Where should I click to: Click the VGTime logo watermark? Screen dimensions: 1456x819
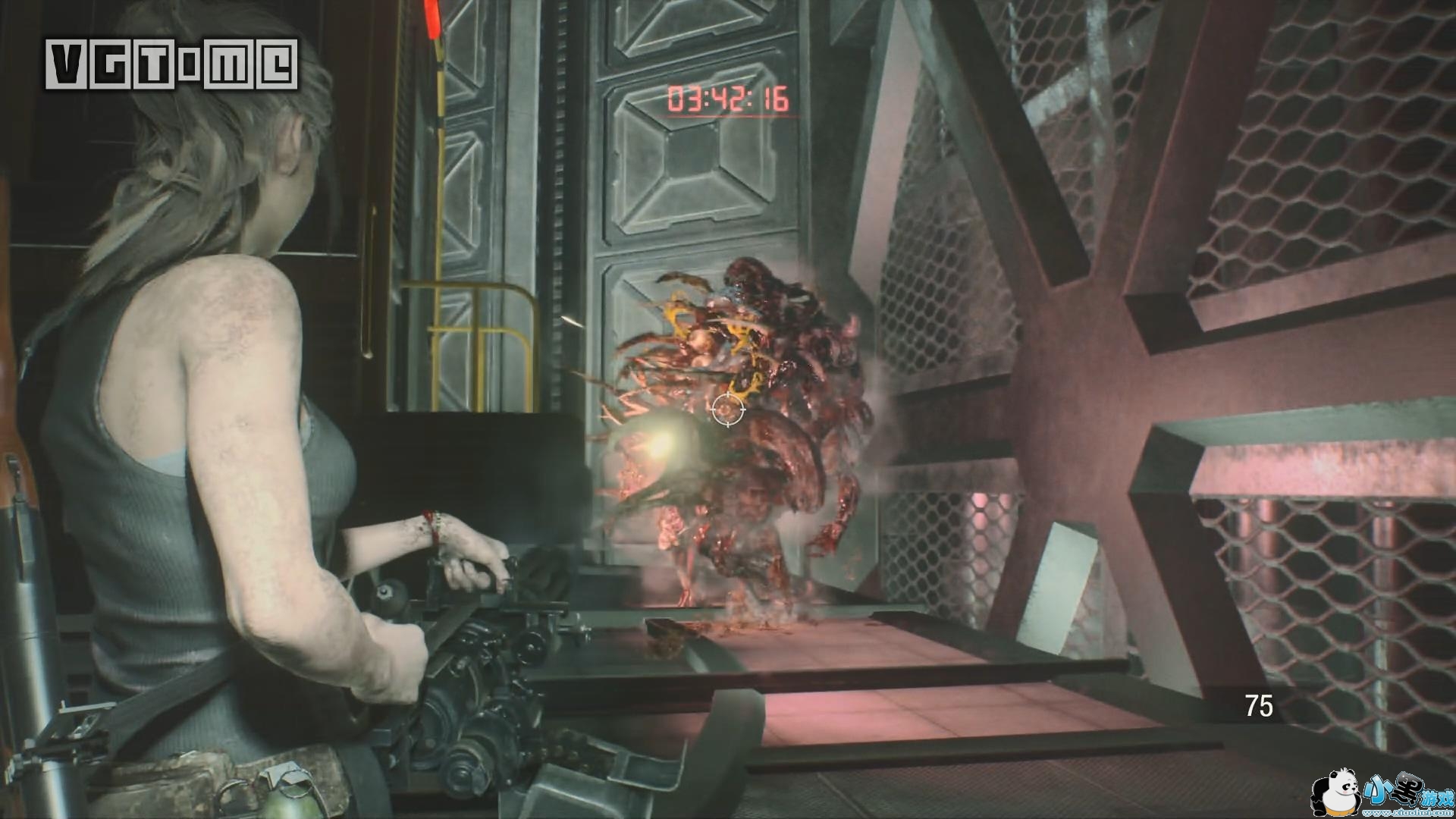pos(171,64)
